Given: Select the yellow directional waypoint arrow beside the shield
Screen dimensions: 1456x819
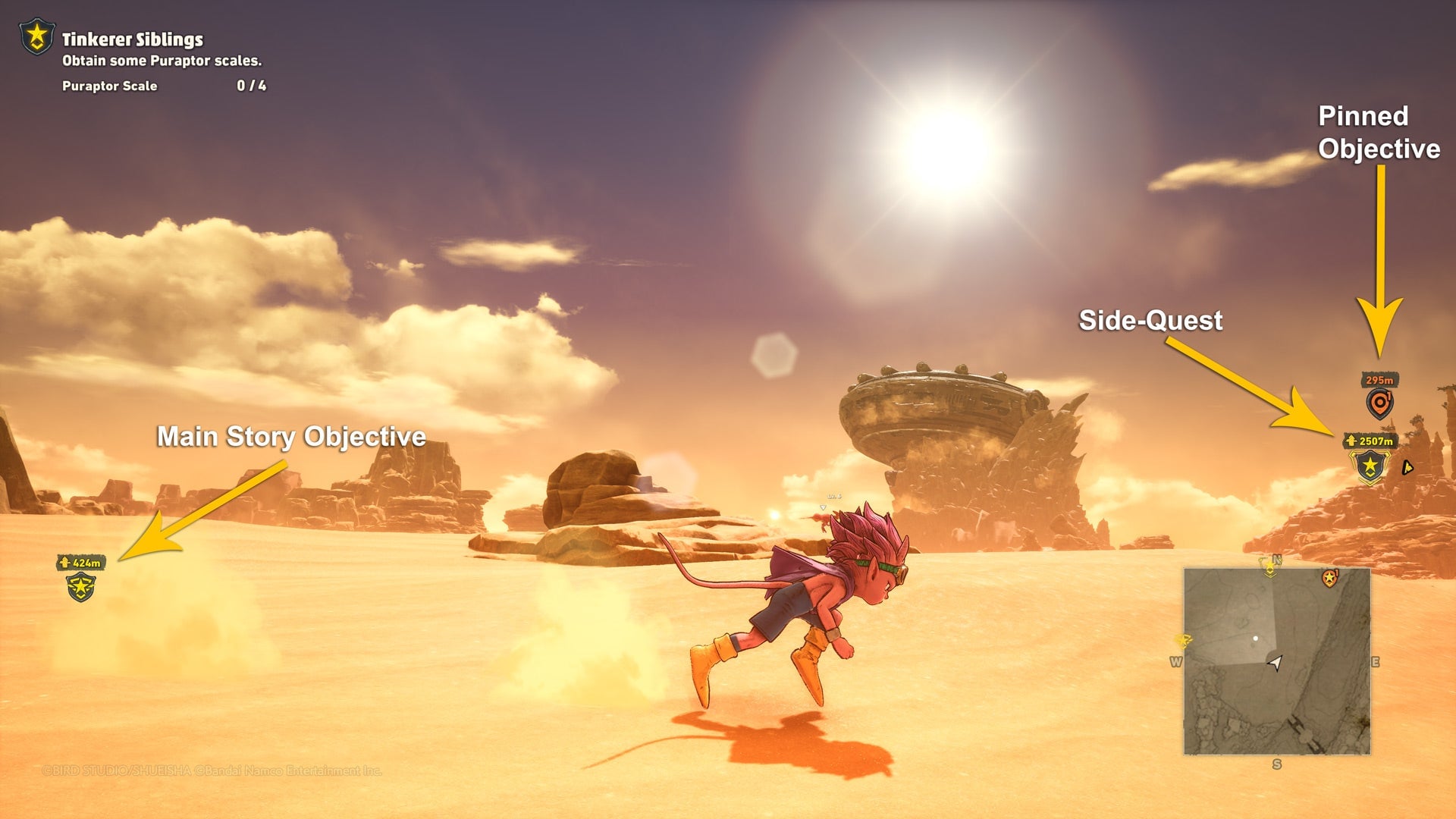Looking at the screenshot, I should point(1407,468).
